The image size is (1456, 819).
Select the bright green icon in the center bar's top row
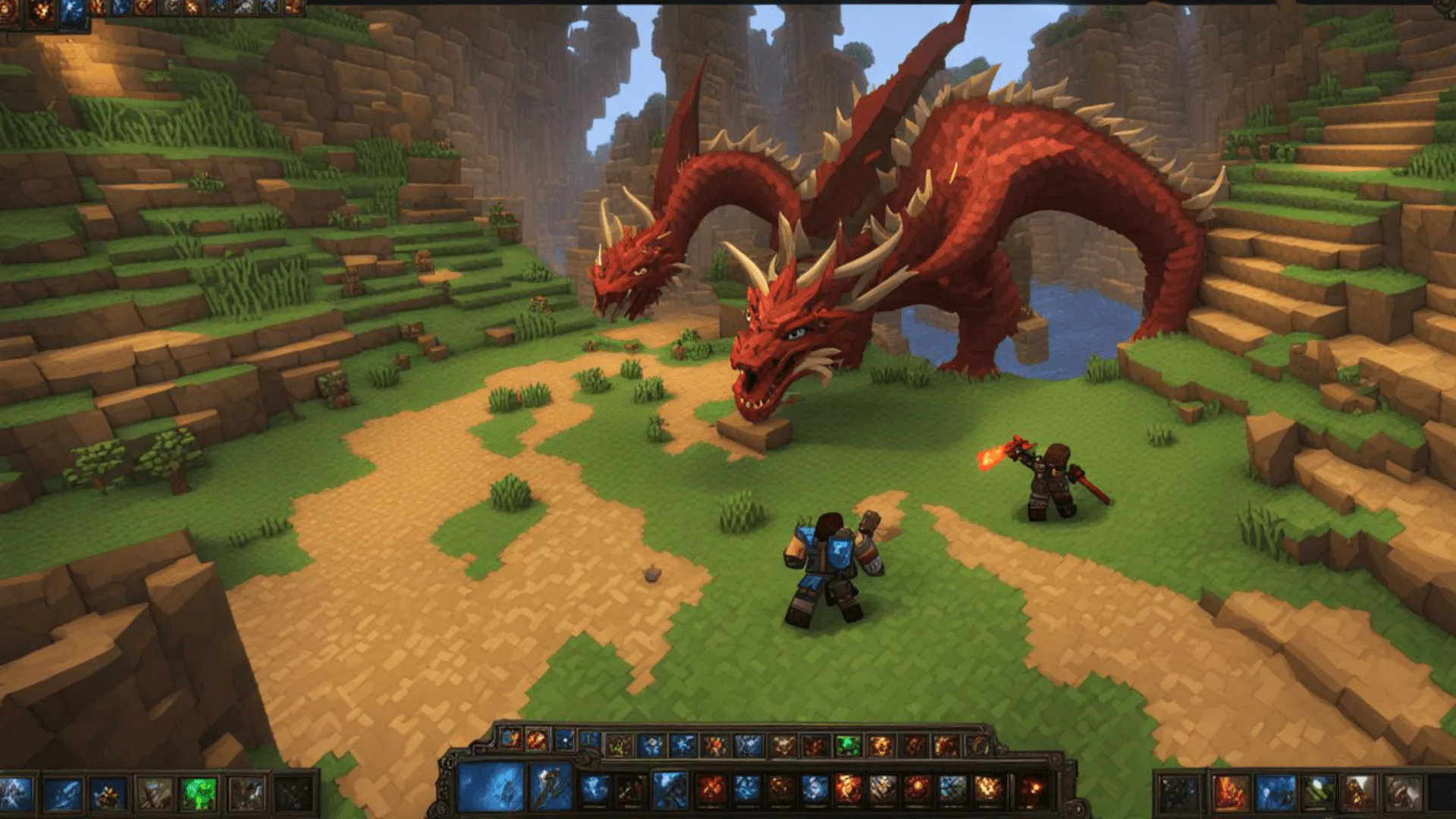click(x=848, y=746)
